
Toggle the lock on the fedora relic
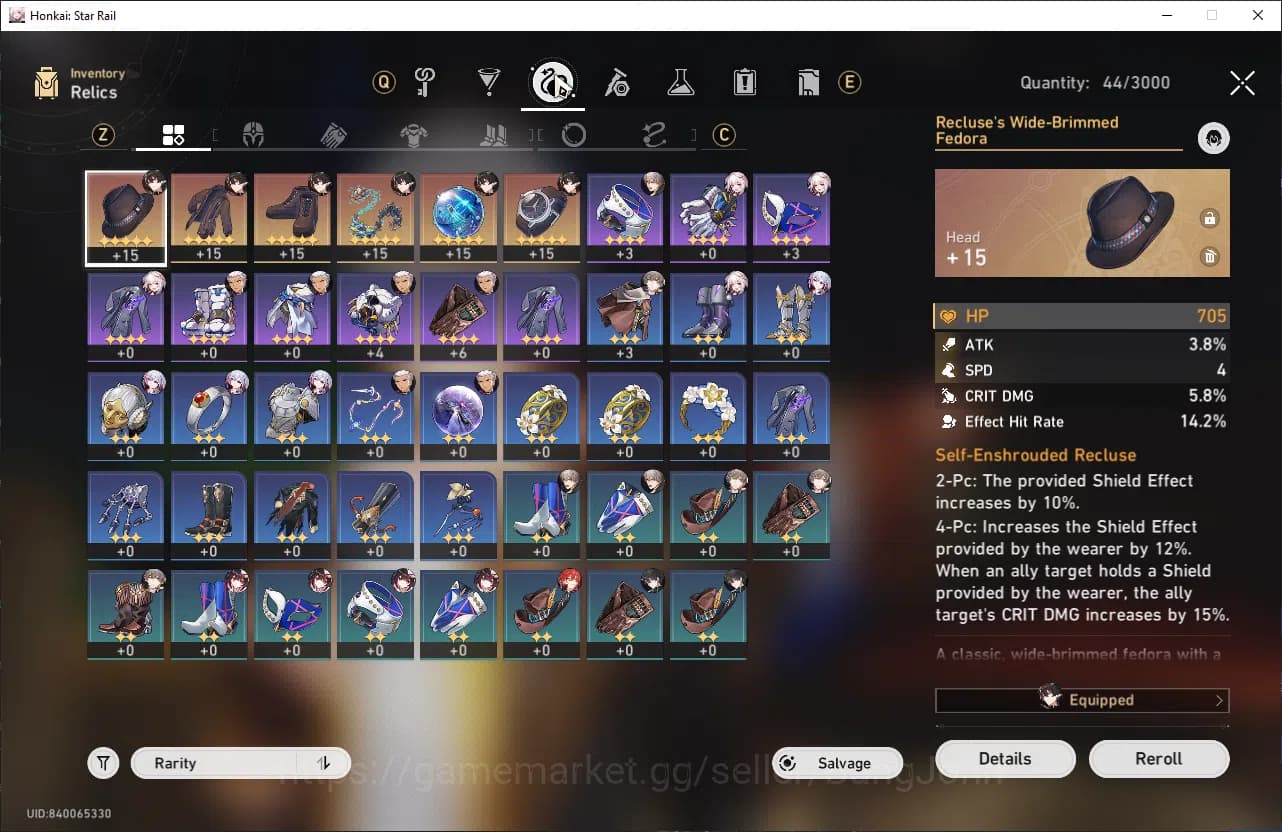(1210, 219)
